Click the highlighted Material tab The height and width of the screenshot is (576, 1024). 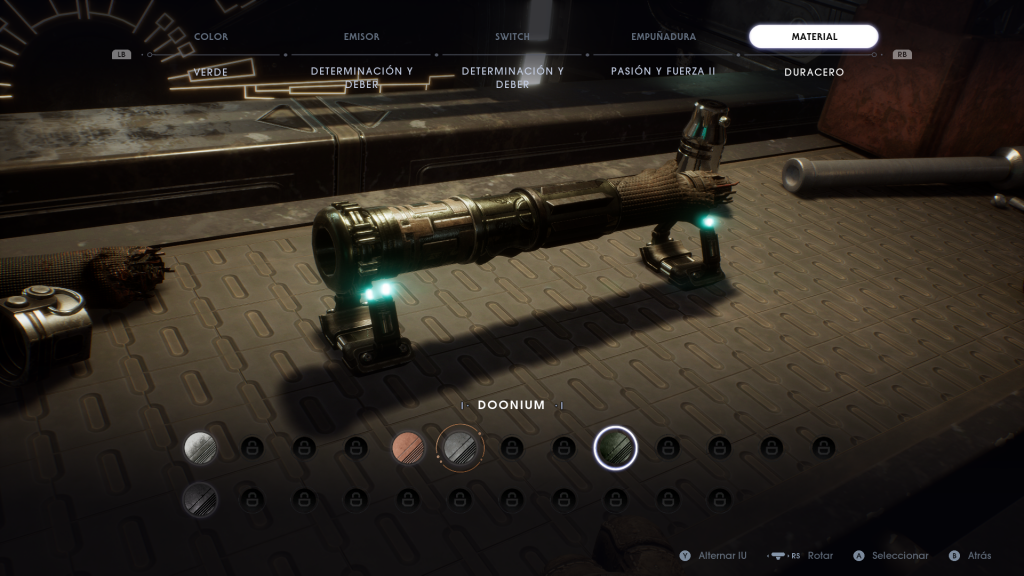click(x=813, y=37)
